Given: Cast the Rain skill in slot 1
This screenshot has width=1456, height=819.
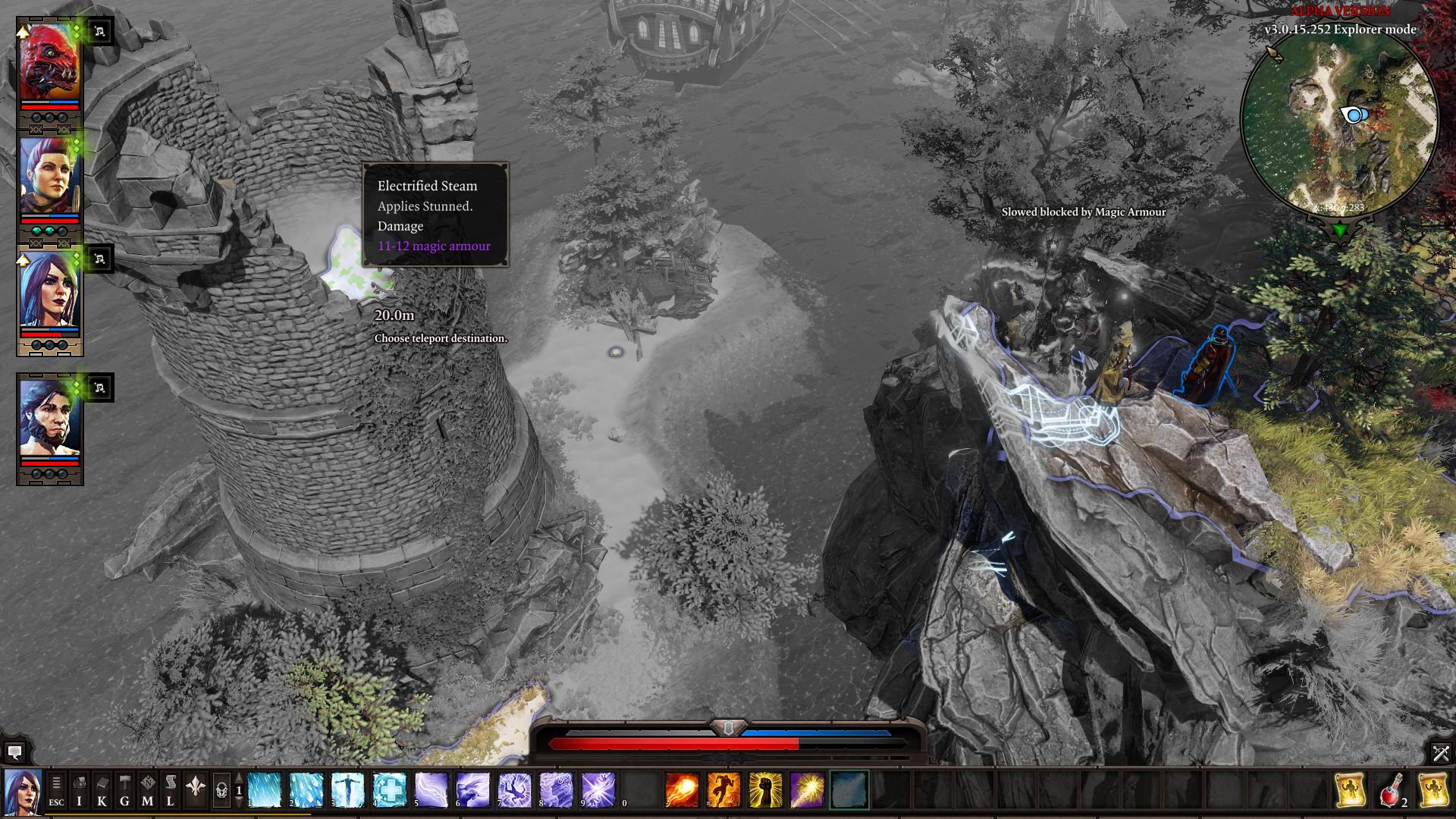Looking at the screenshot, I should [265, 790].
